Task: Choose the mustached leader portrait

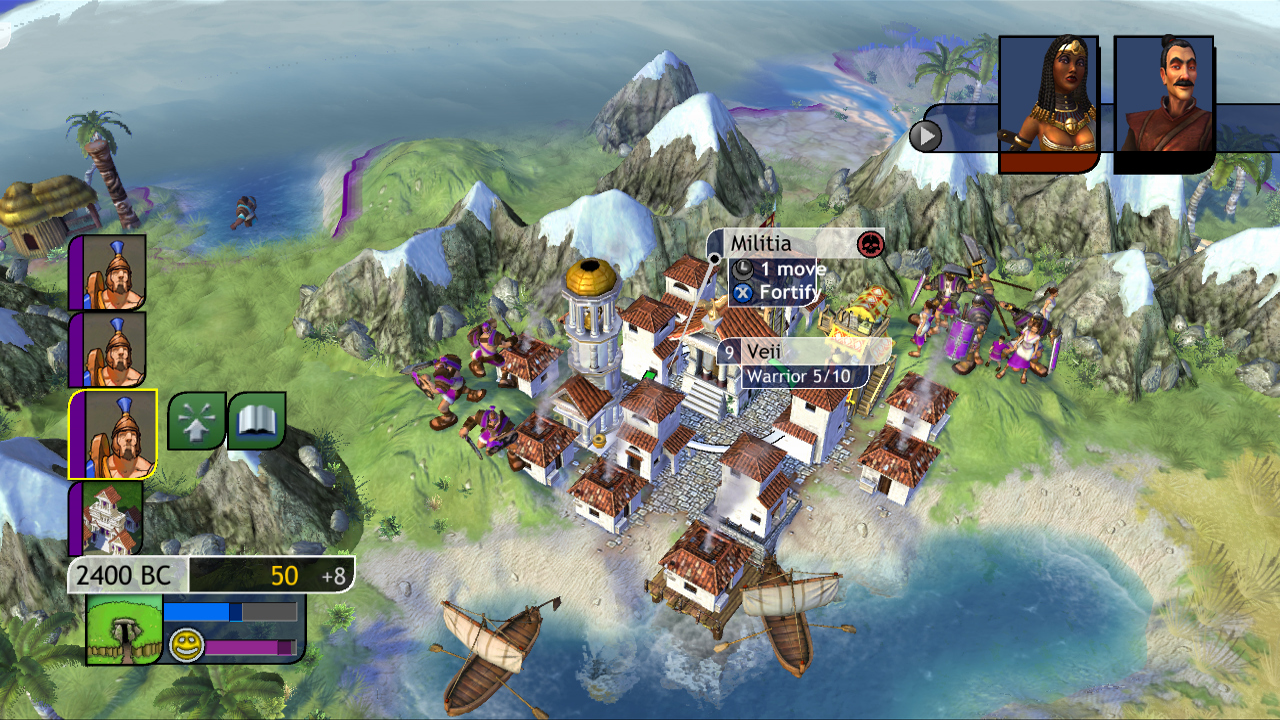Action: pos(1163,100)
